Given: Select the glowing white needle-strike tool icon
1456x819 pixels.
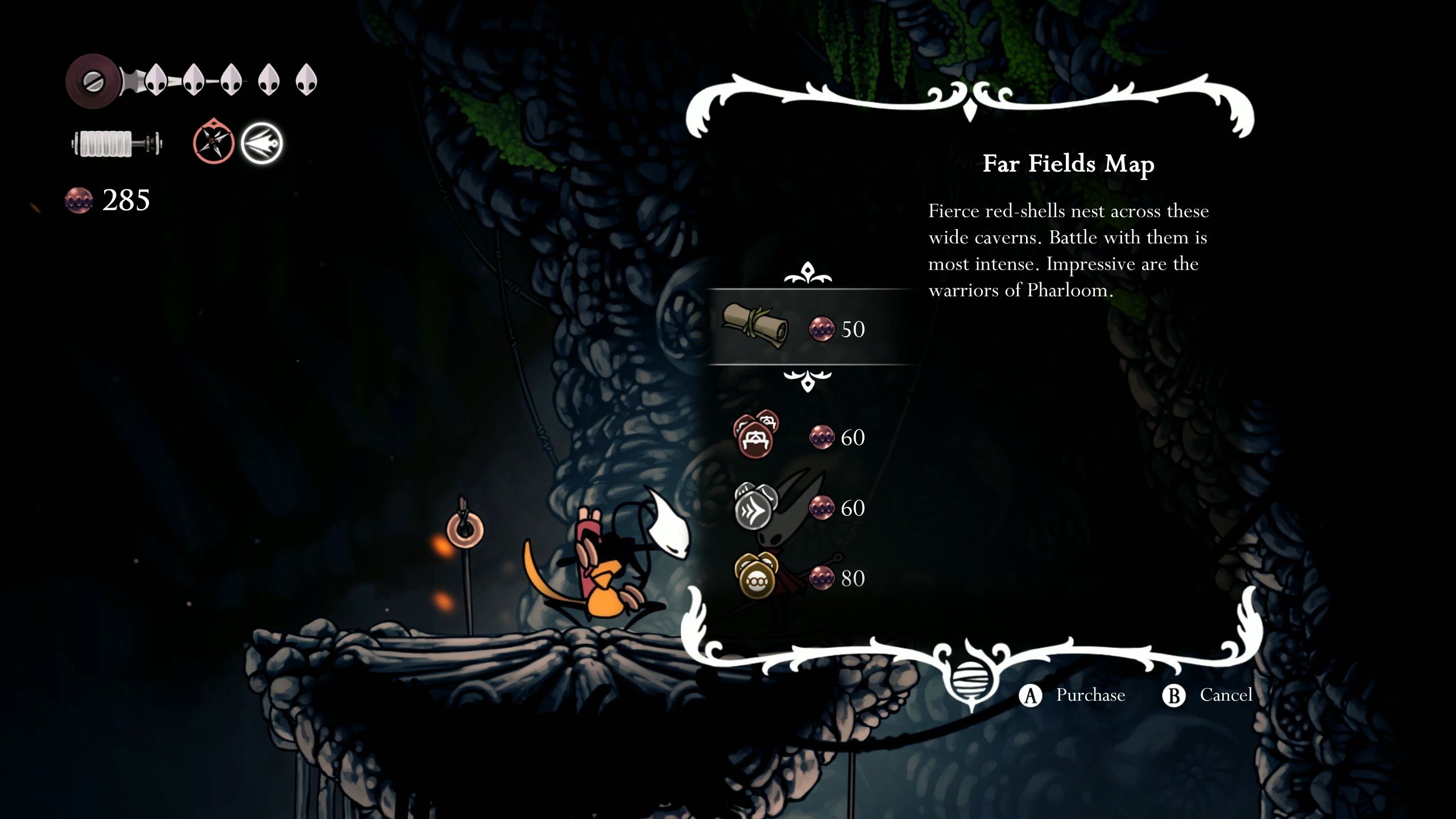Looking at the screenshot, I should coord(262,144).
